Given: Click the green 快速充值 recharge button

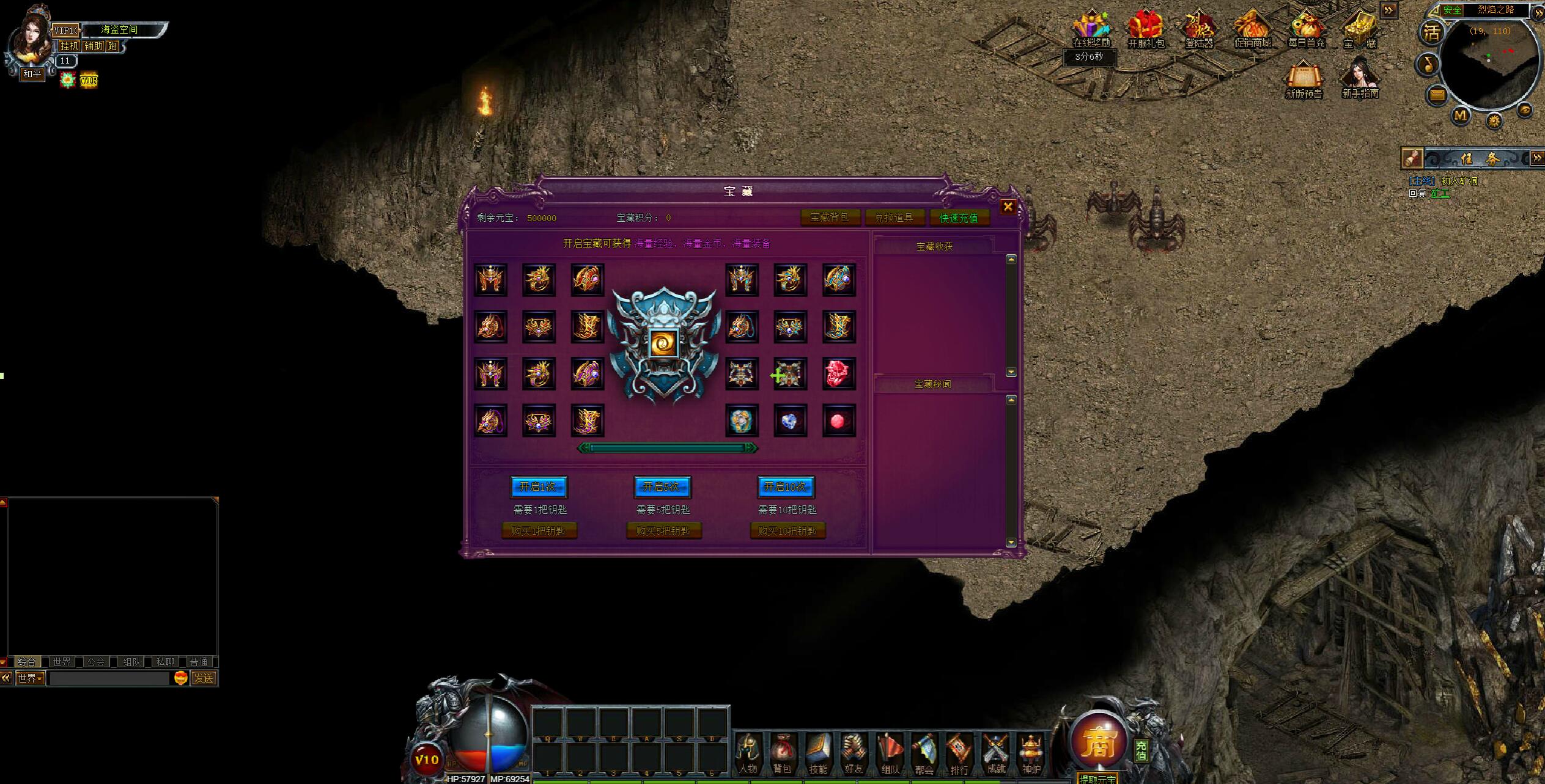Looking at the screenshot, I should 959,218.
